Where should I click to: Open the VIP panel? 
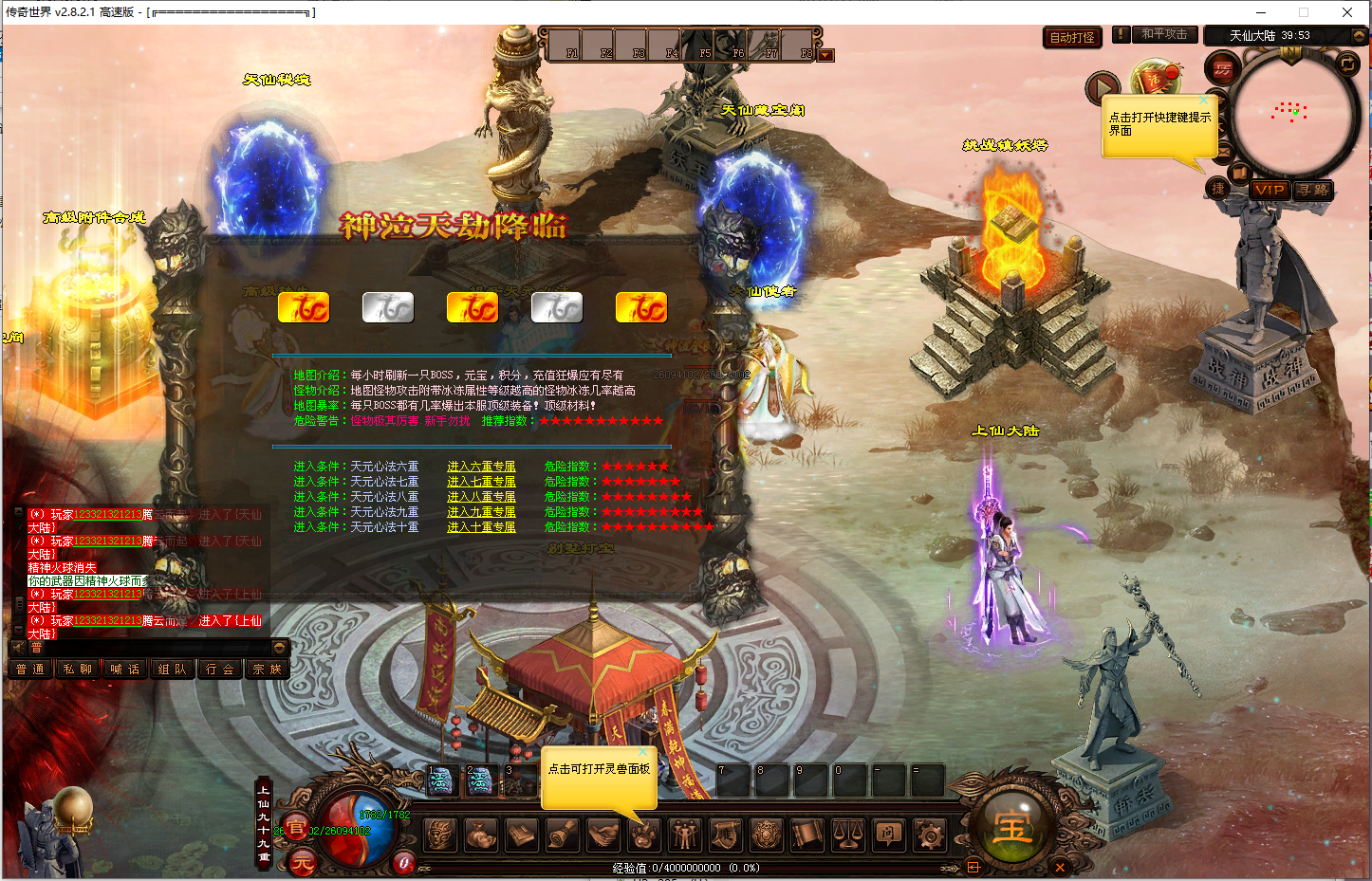coord(1269,190)
